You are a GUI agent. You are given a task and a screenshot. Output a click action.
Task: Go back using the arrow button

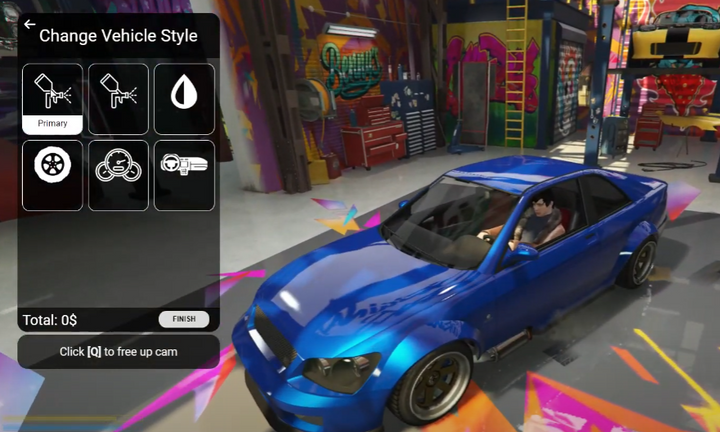click(29, 25)
